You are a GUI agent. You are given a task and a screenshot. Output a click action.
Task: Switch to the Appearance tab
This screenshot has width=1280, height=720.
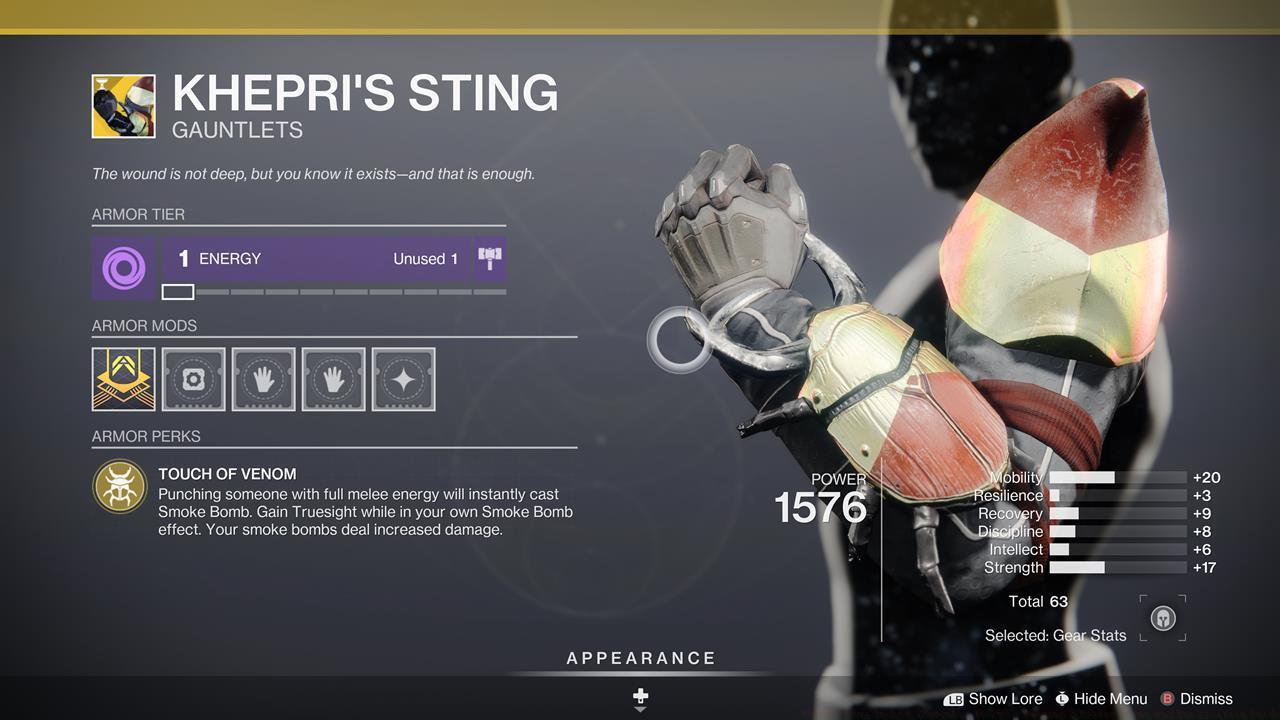(x=640, y=658)
